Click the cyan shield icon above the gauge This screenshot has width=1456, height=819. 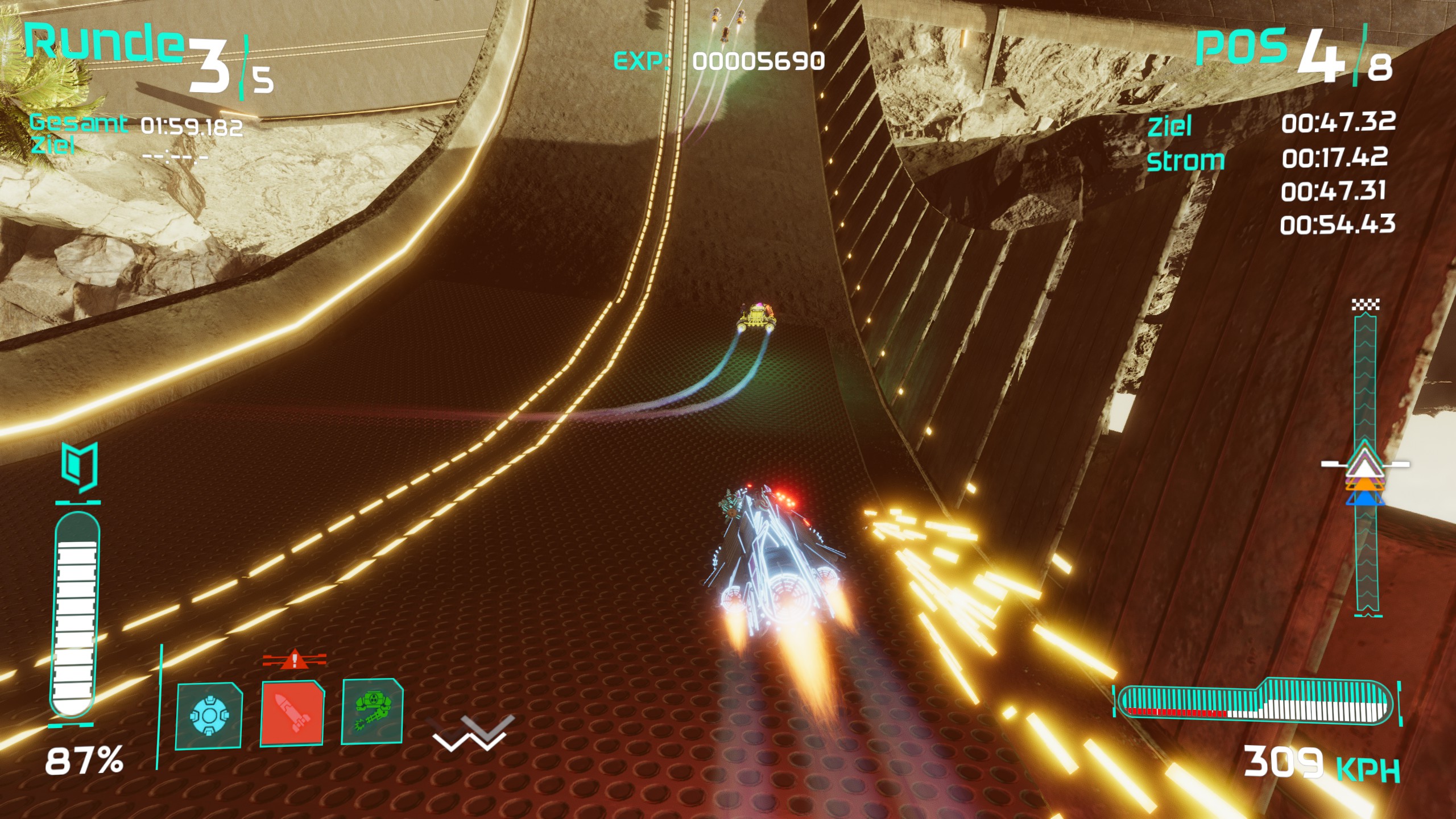[80, 468]
